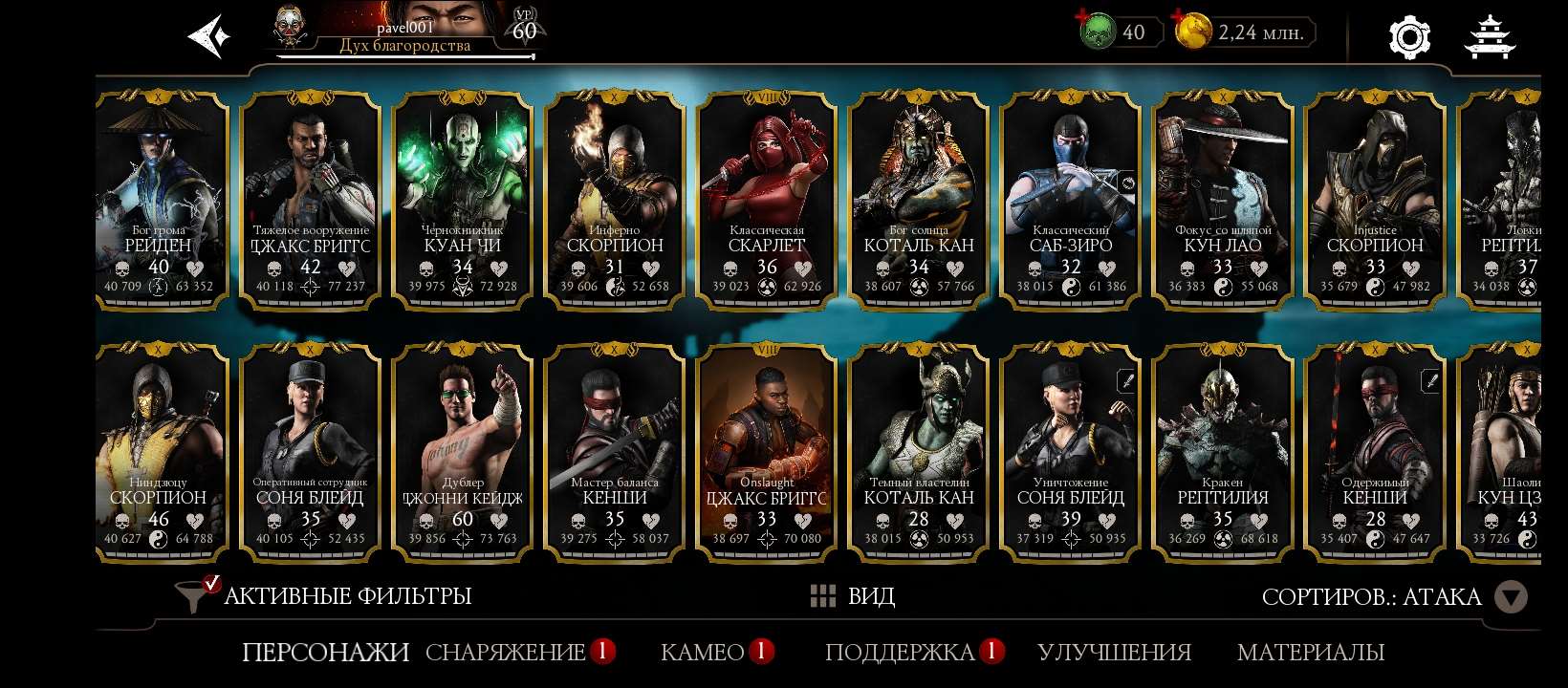Image resolution: width=1568 pixels, height=688 pixels.
Task: Click the grid view icon next to ВИД
Action: (x=823, y=594)
